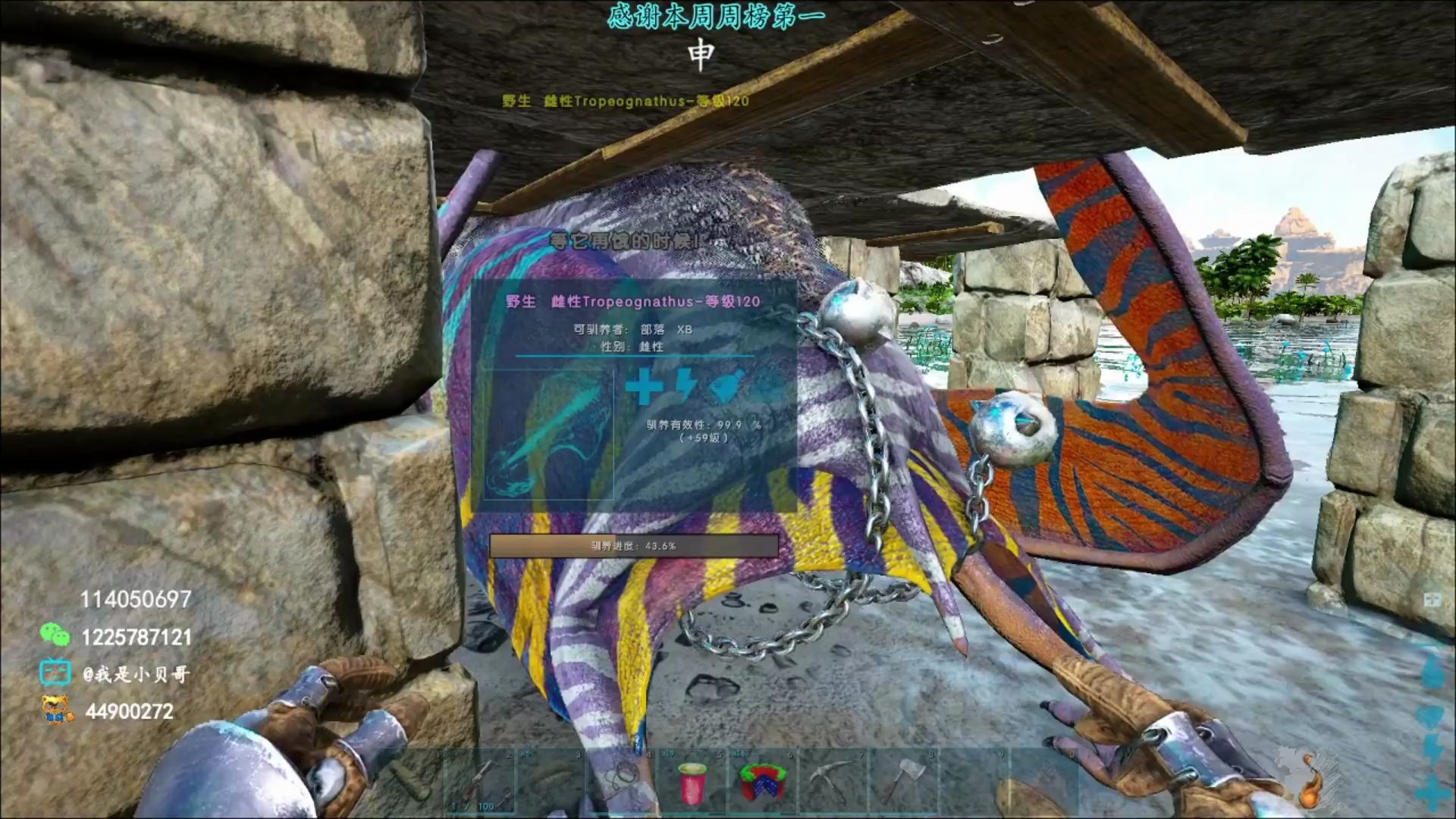This screenshot has height=819, width=1456.
Task: Select the red cup hotbar slot
Action: point(692,781)
